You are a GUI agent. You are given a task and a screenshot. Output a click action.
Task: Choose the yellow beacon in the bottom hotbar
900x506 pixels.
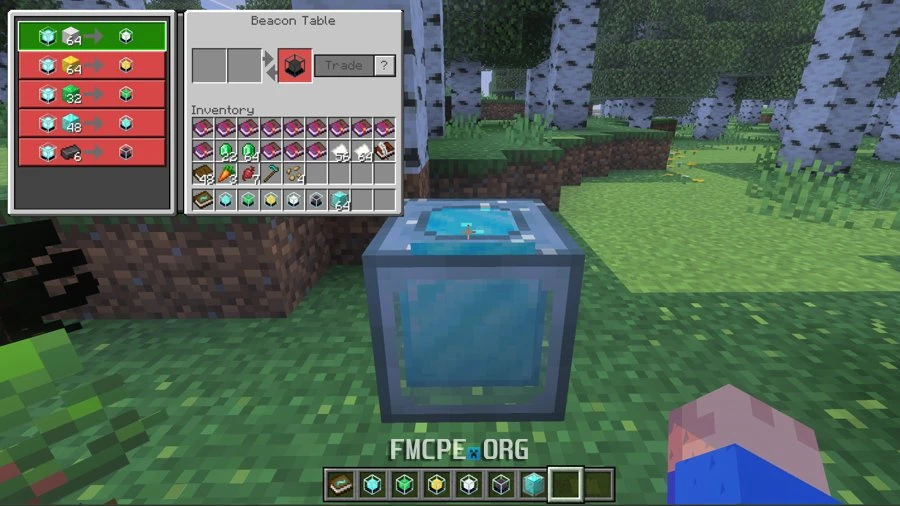(x=435, y=484)
